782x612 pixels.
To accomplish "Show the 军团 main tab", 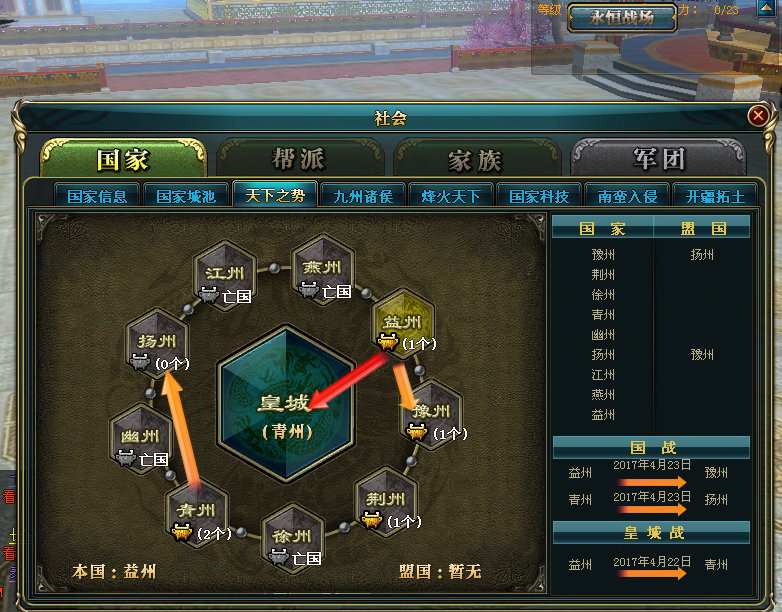I will pos(658,159).
